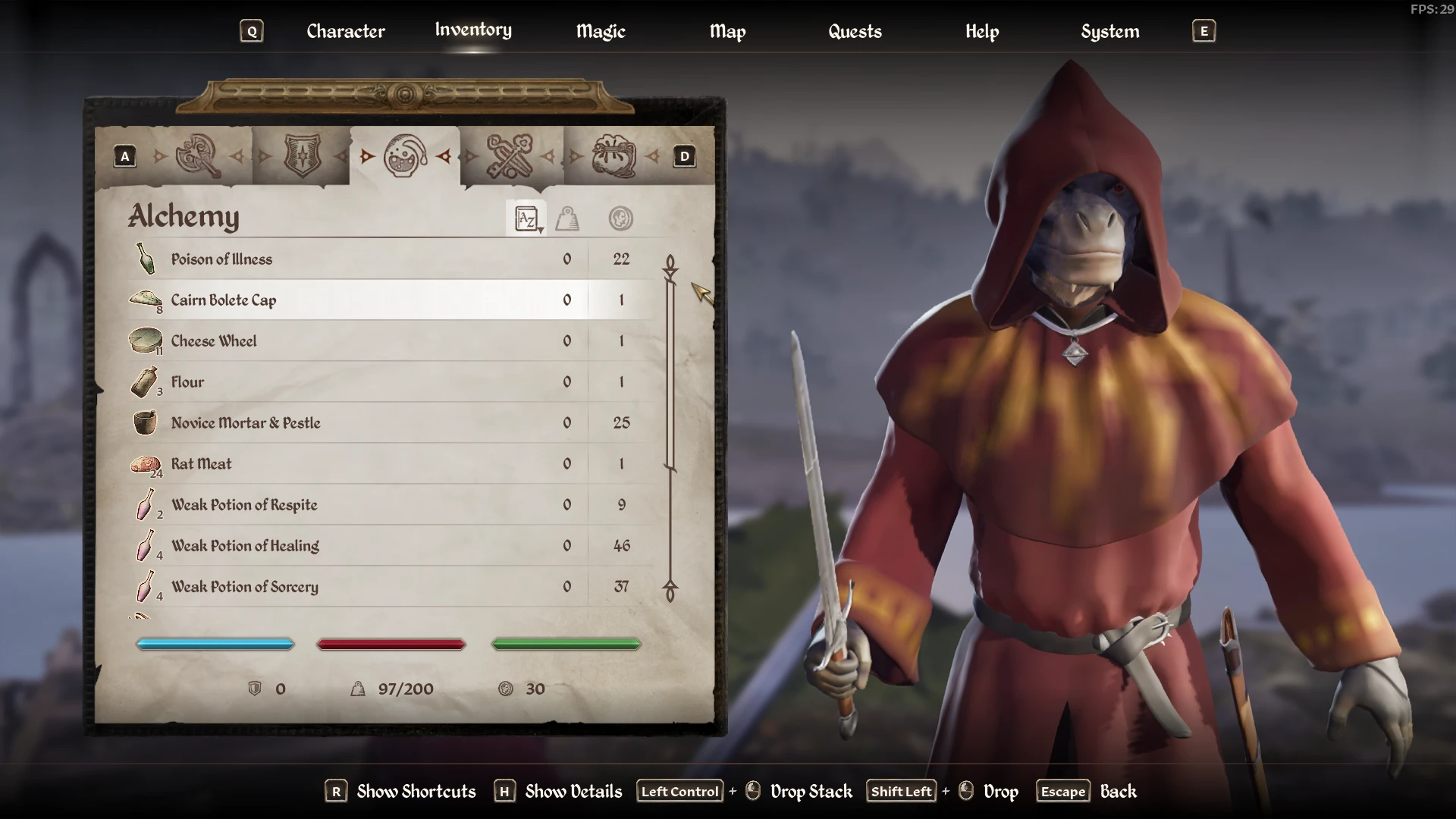The width and height of the screenshot is (1456, 819).
Task: Select Rat Meat from the list
Action: (201, 464)
